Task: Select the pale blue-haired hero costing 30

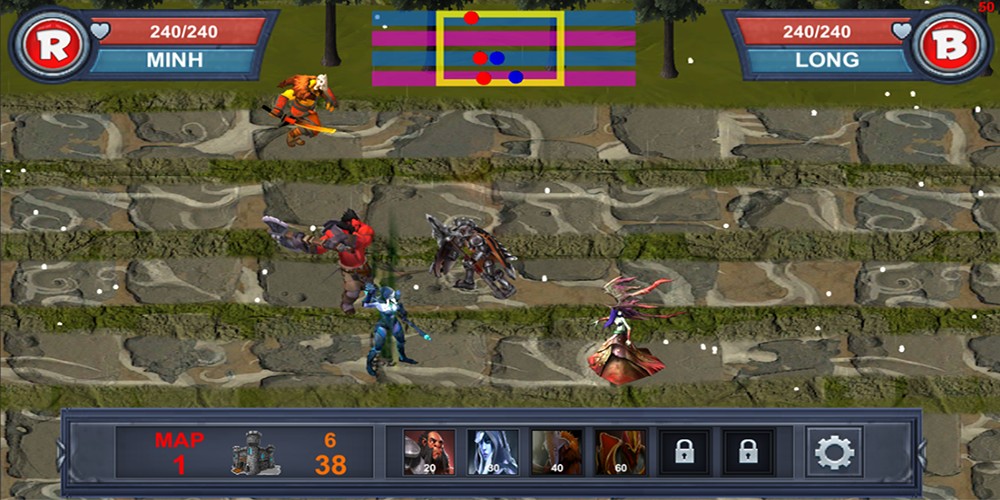Action: (493, 452)
